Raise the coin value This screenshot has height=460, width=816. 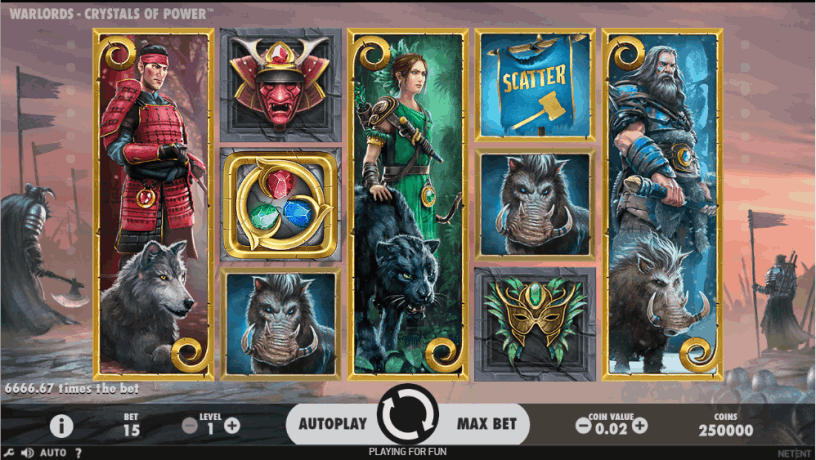[640, 425]
